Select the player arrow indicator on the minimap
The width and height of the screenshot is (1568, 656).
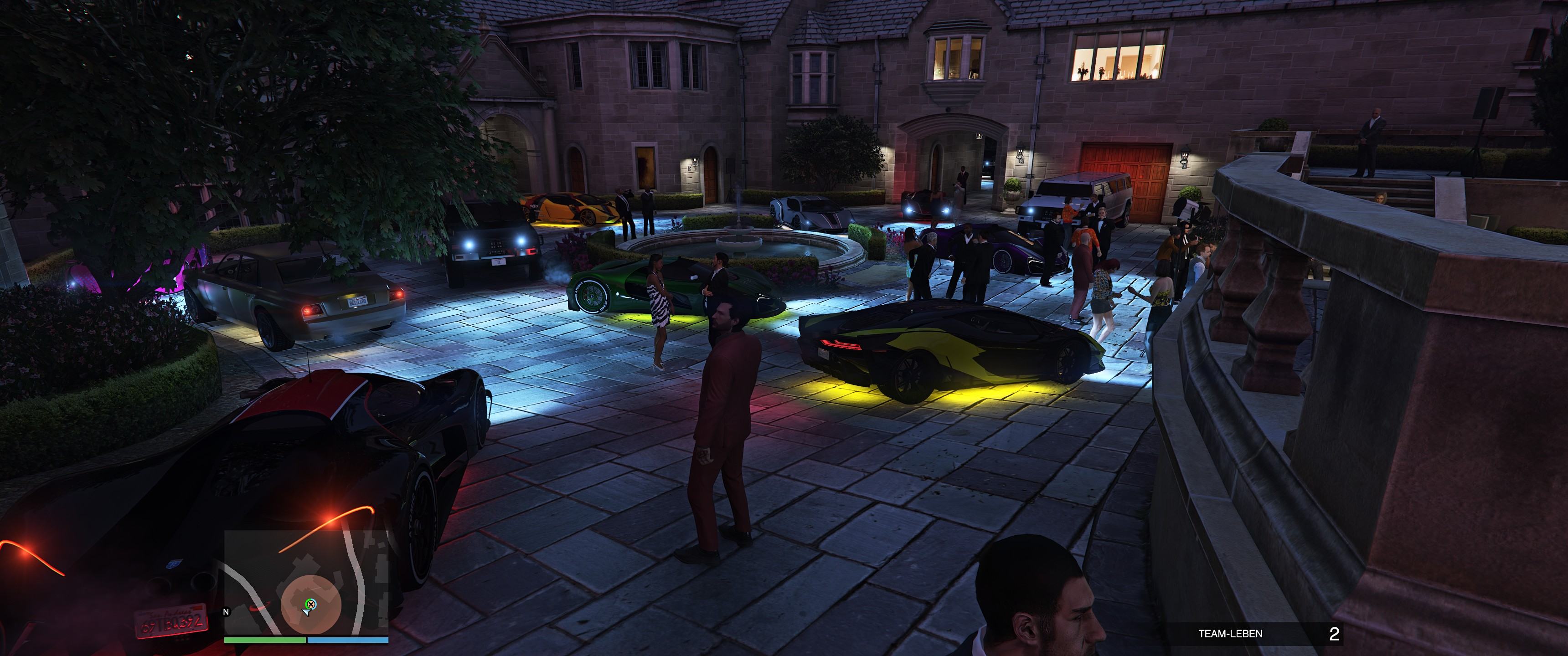pos(305,613)
